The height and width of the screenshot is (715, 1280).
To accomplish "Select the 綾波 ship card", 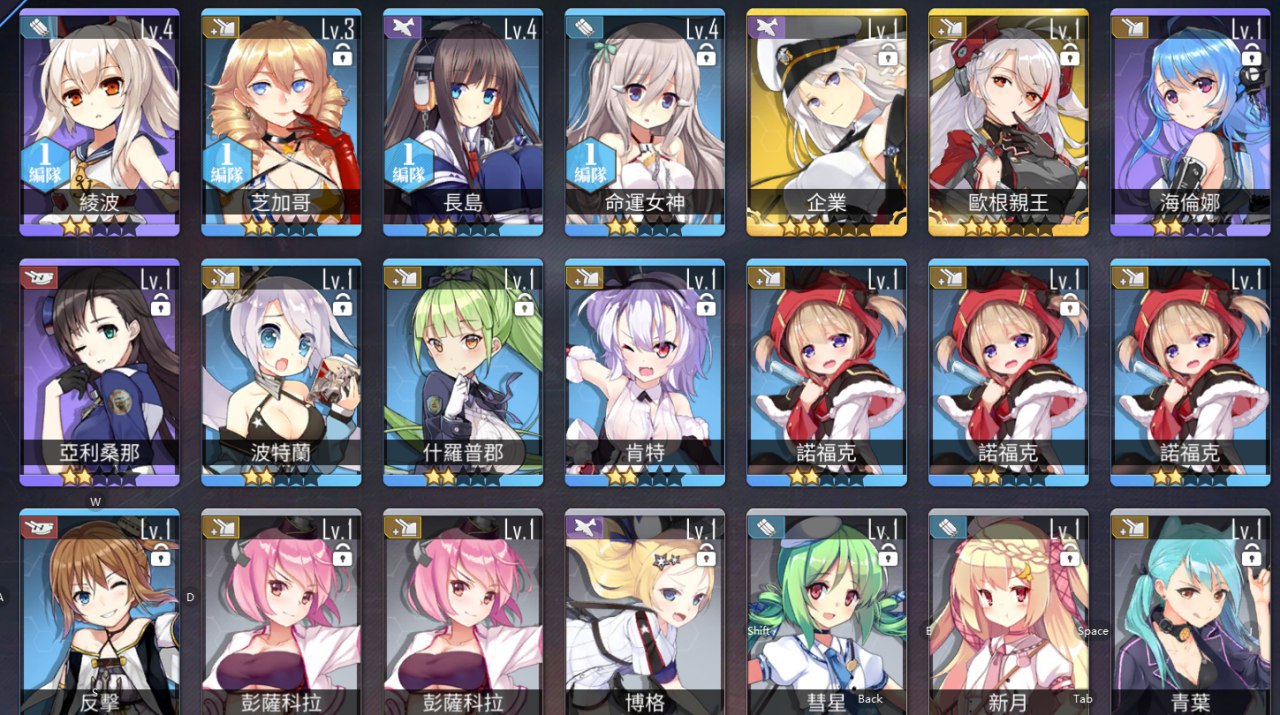I will pos(99,120).
